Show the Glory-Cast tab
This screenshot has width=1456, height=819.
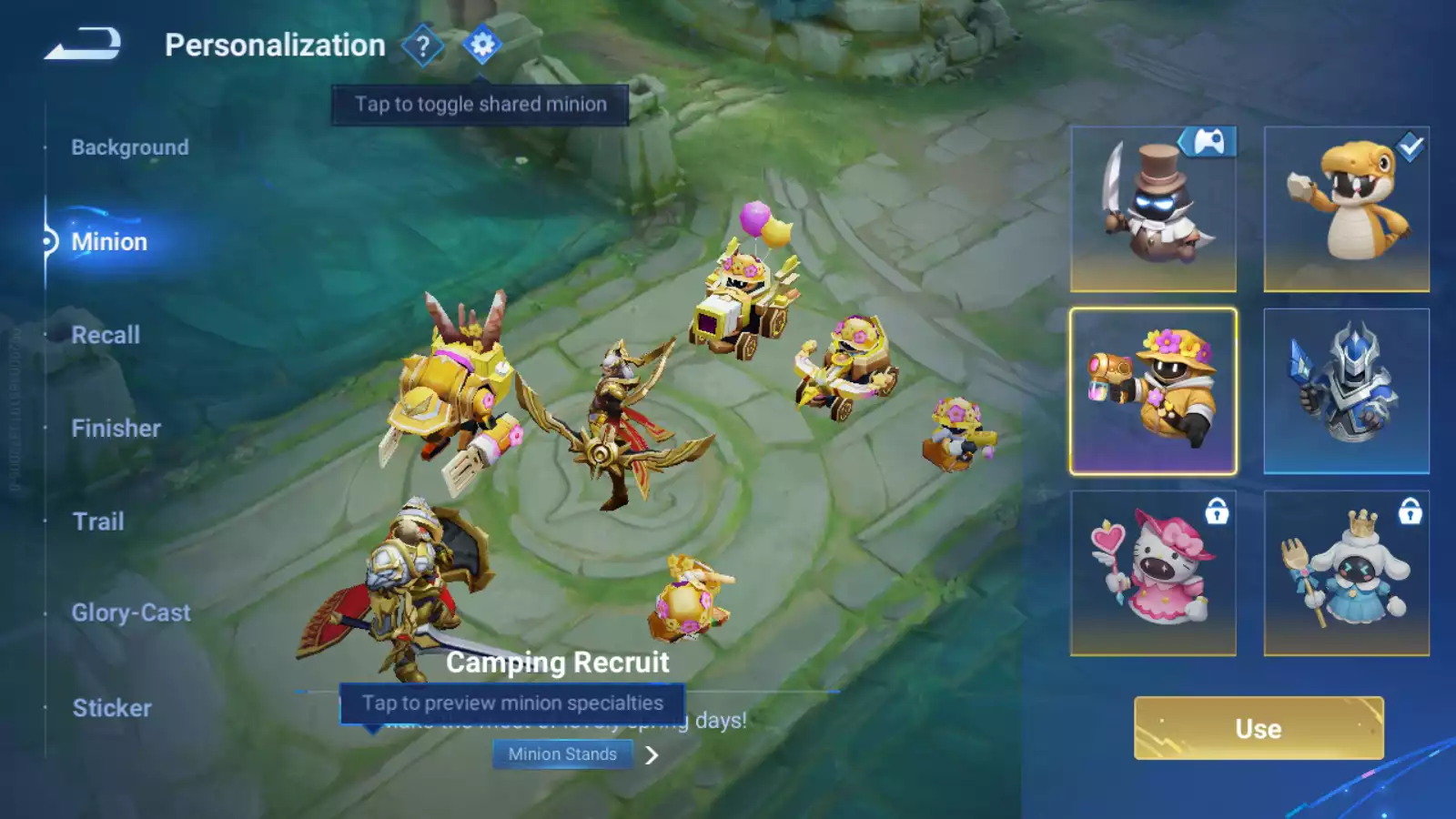131,613
